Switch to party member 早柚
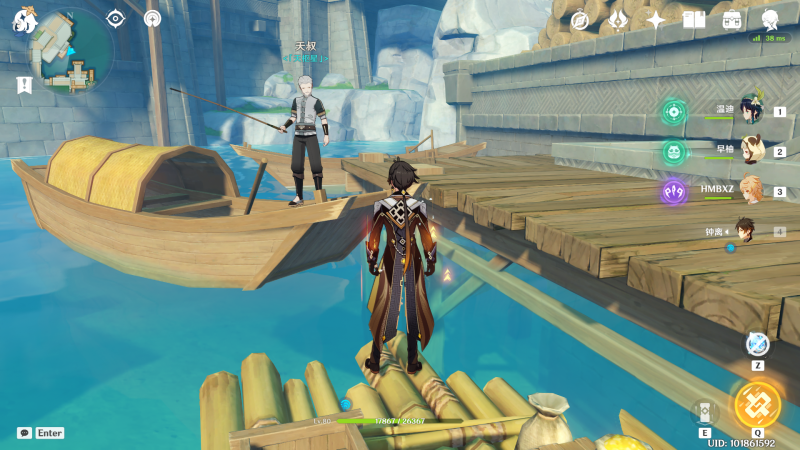800x450 pixels. pyautogui.click(x=750, y=151)
